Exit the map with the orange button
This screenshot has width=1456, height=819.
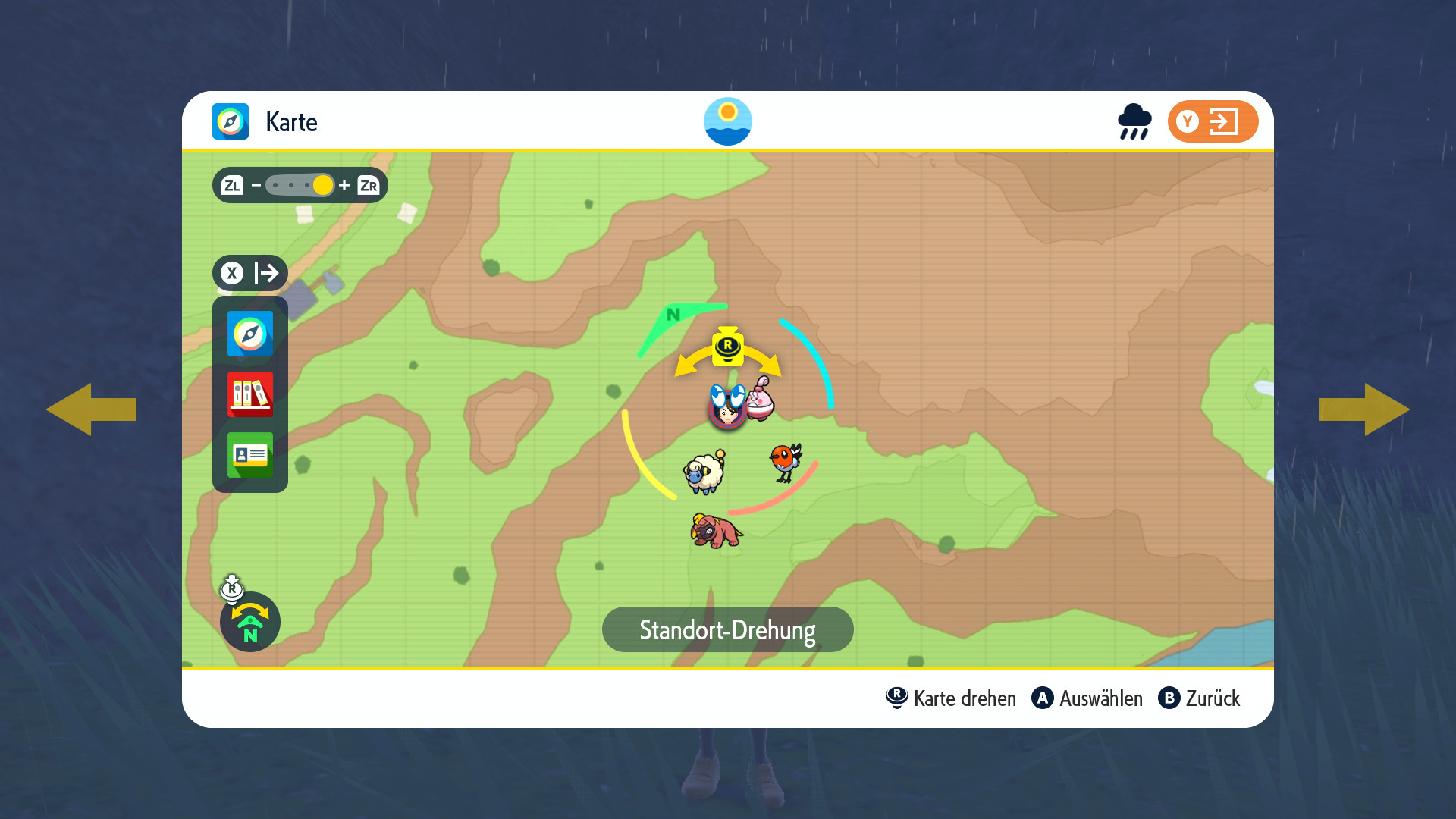coord(1213,121)
